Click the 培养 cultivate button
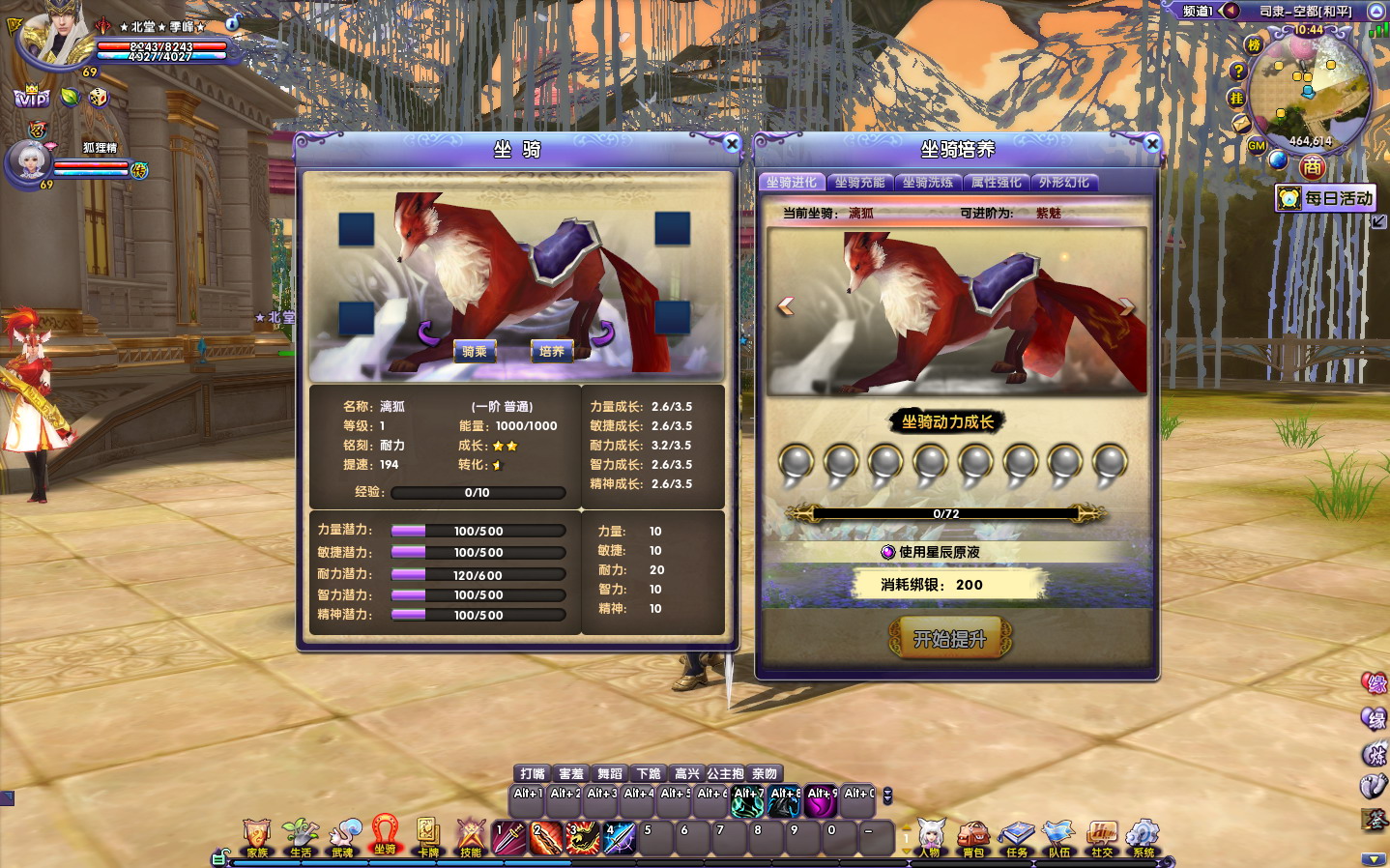 552,352
